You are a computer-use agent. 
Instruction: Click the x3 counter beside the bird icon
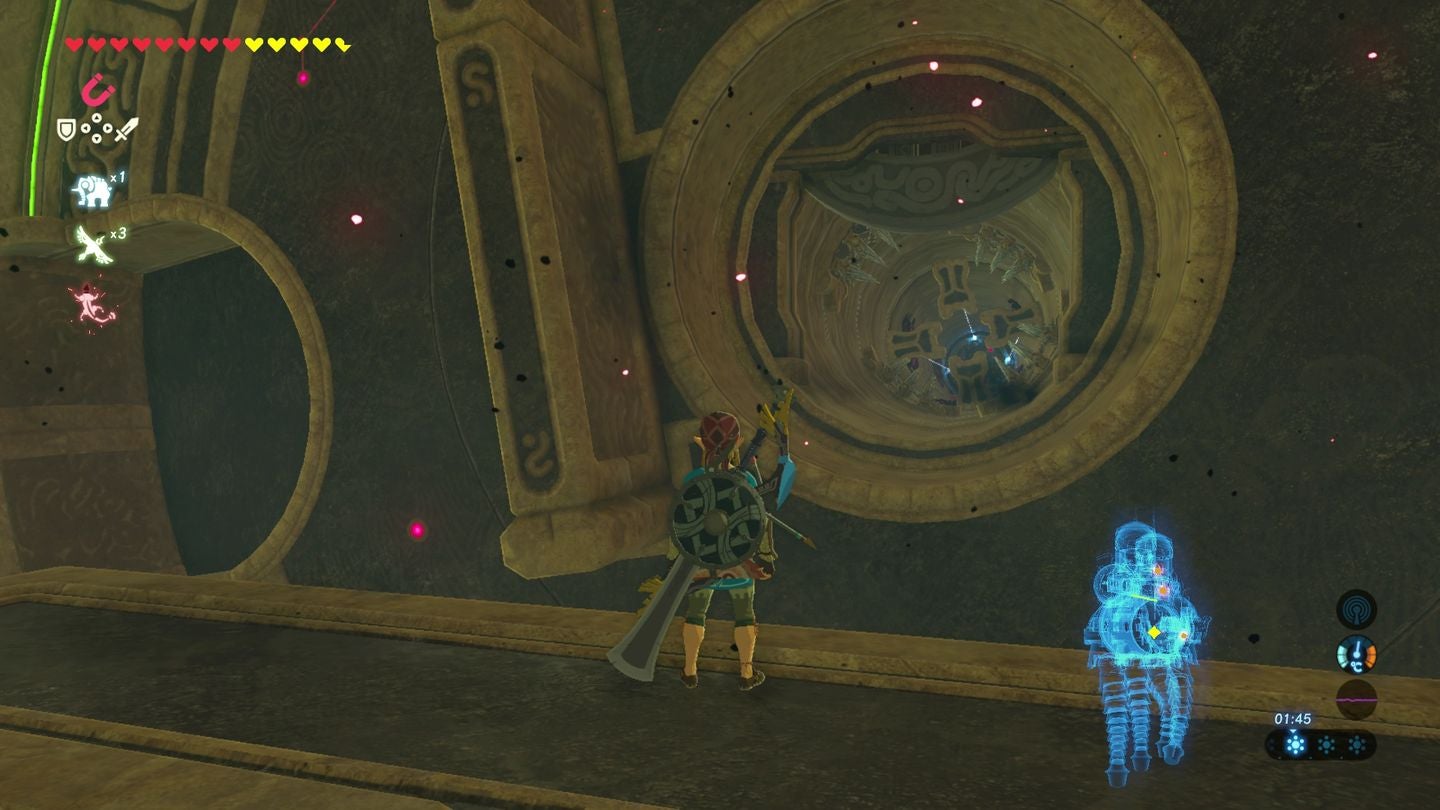[x=118, y=234]
